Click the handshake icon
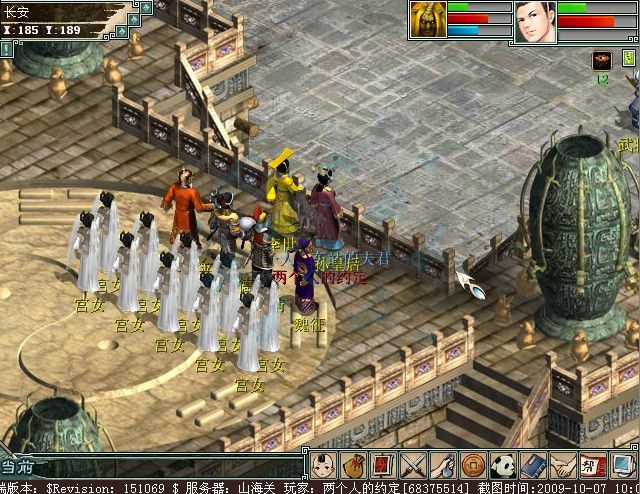Screen dimensions: 640x494 pos(563,464)
